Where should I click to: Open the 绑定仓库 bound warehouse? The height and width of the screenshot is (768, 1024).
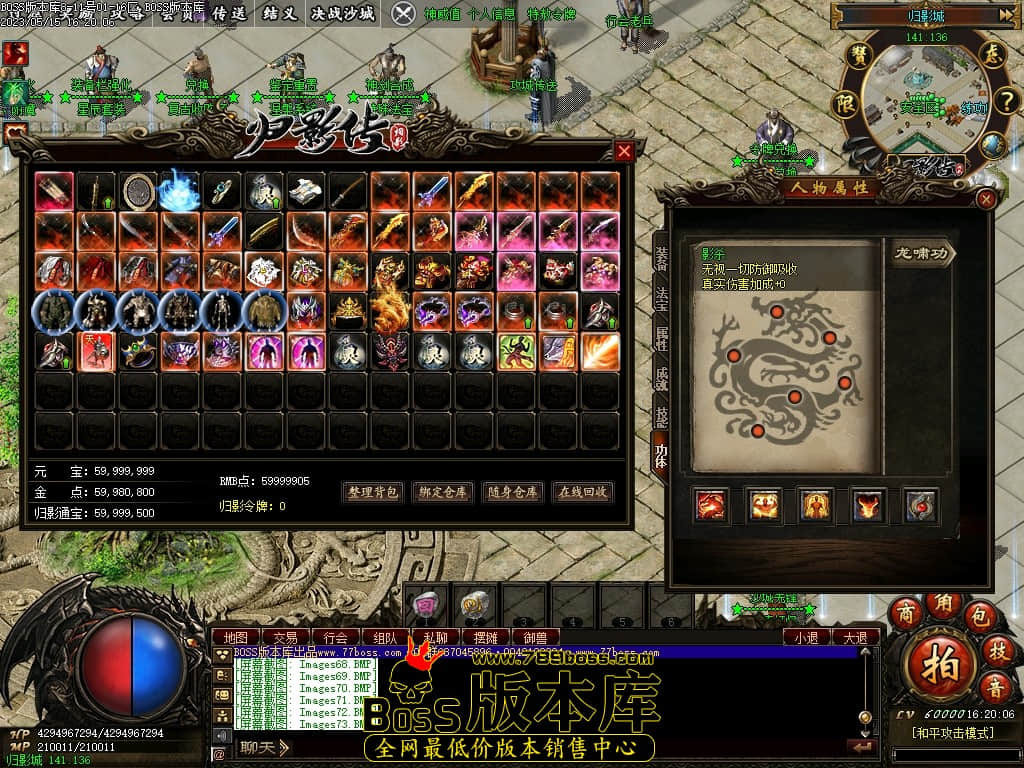tap(442, 492)
